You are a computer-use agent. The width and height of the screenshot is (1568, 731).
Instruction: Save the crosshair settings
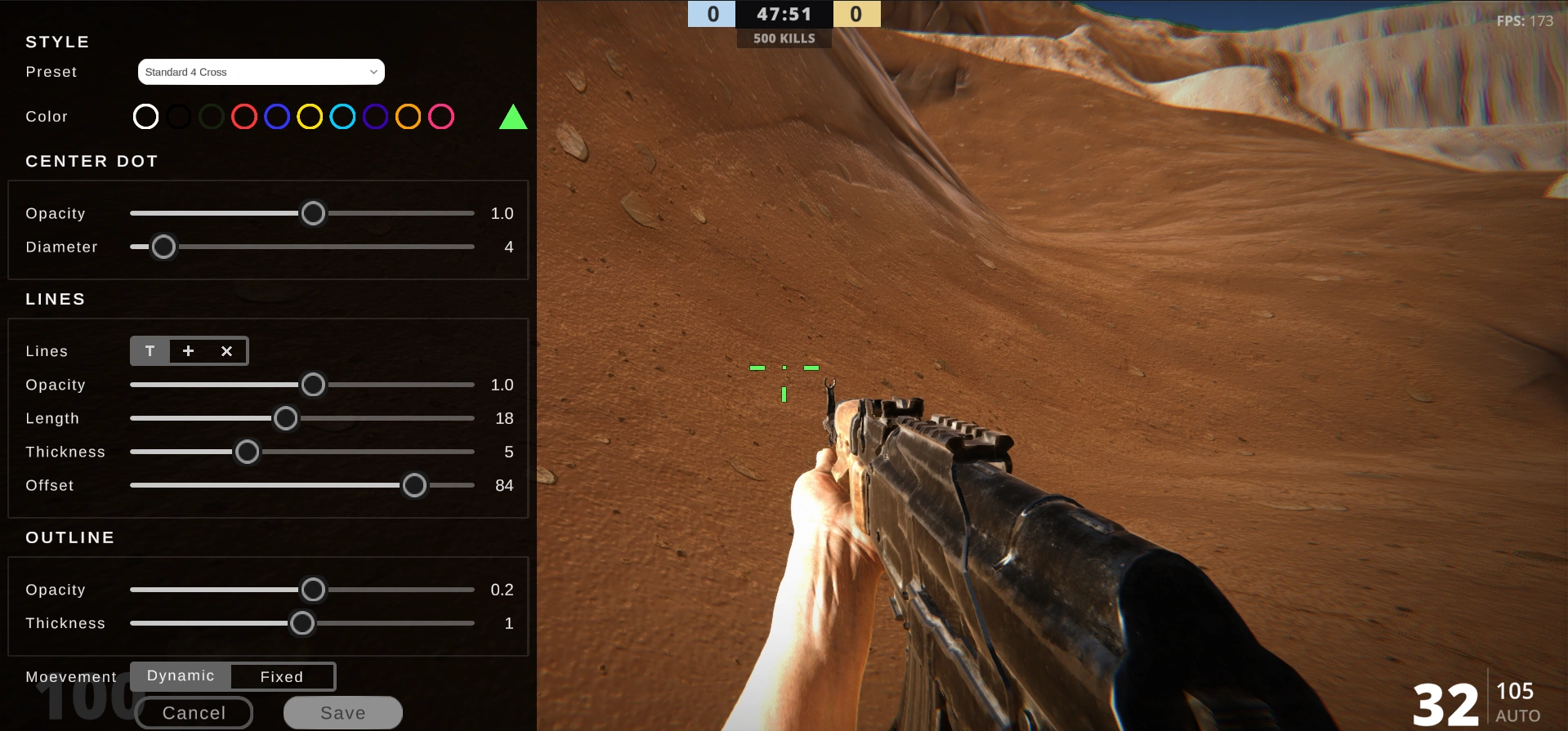(x=342, y=711)
